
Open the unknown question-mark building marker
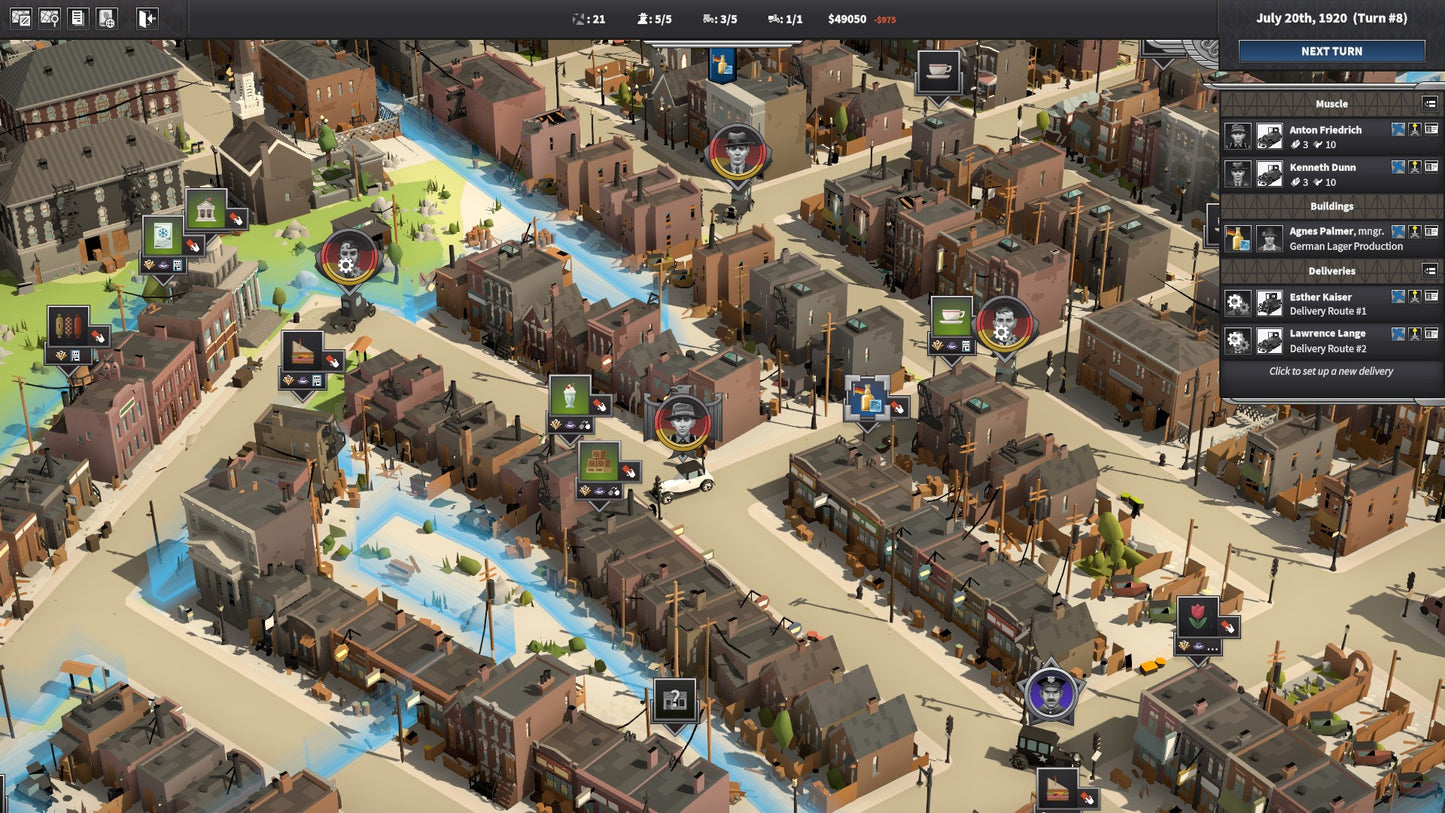675,700
